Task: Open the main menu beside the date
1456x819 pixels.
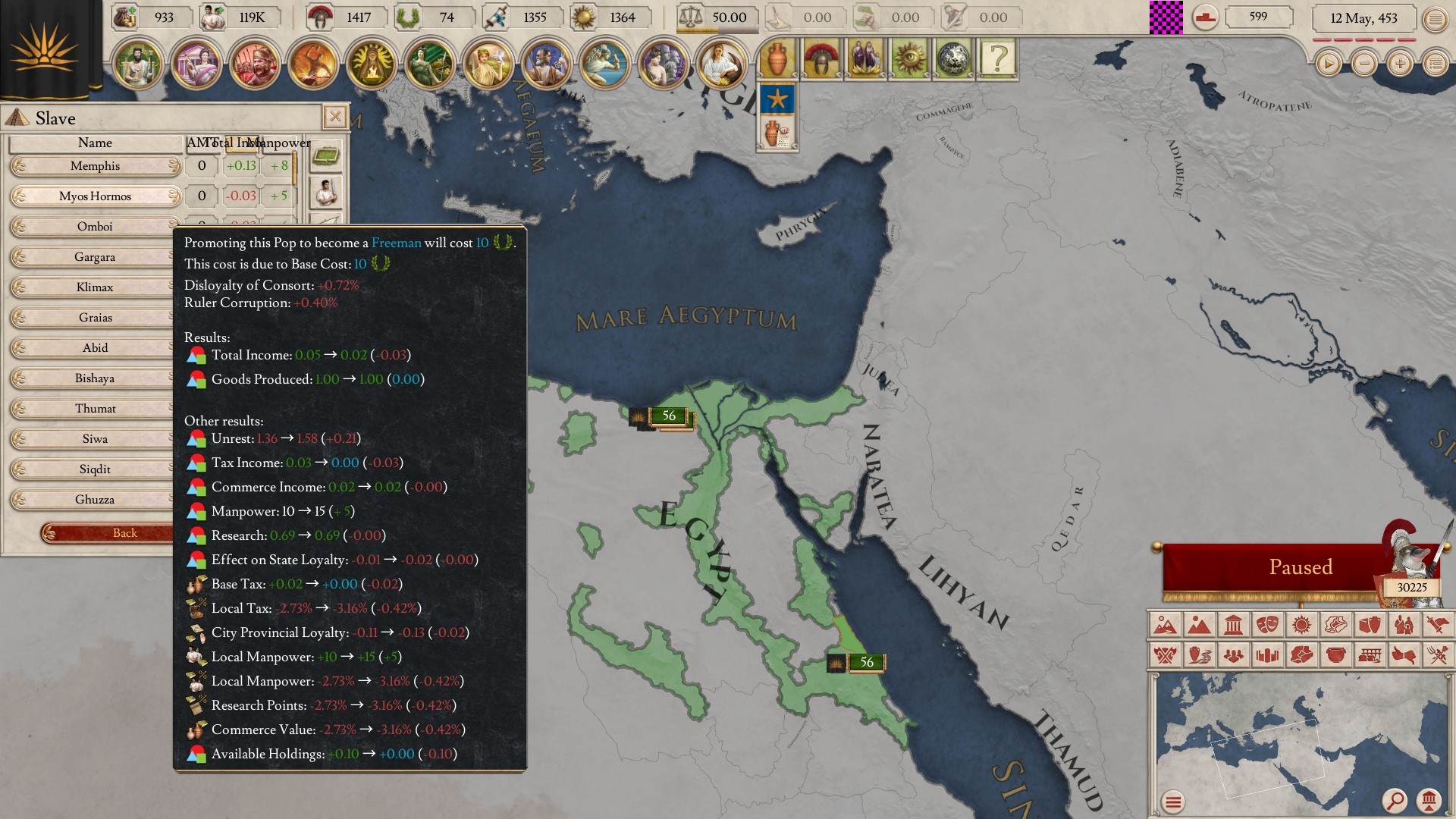Action: pos(1435,19)
